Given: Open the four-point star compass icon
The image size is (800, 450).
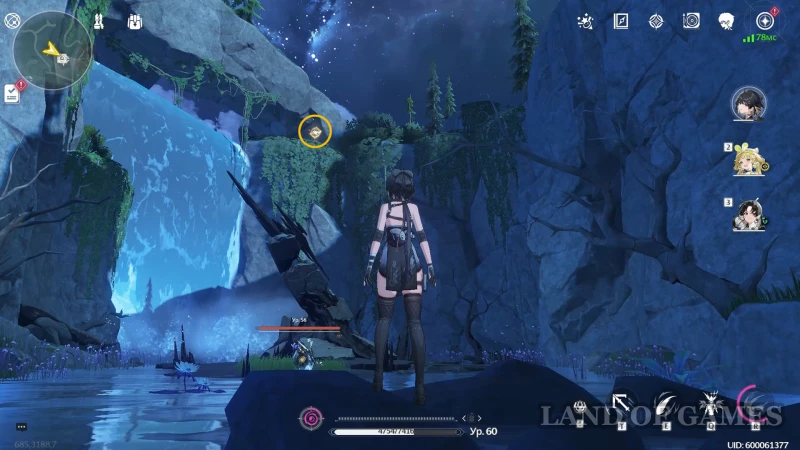Looking at the screenshot, I should (656, 20).
